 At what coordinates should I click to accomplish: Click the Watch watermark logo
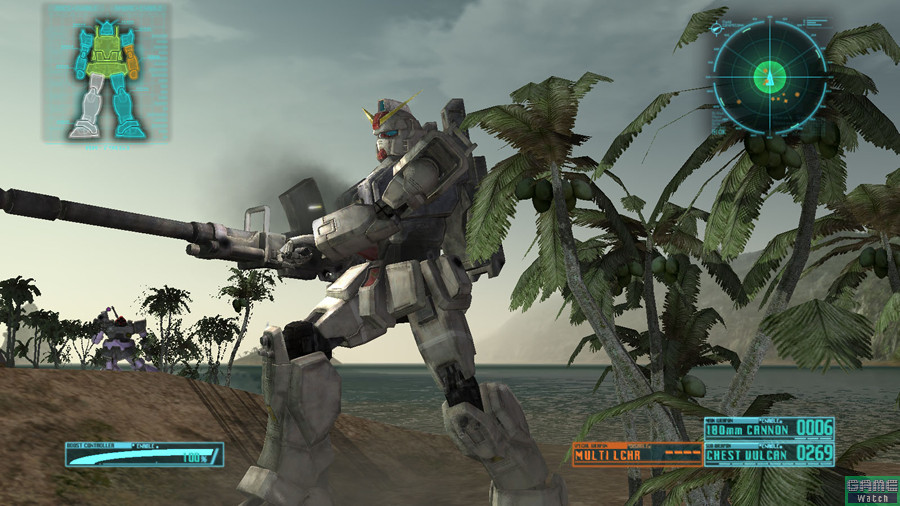[871, 490]
